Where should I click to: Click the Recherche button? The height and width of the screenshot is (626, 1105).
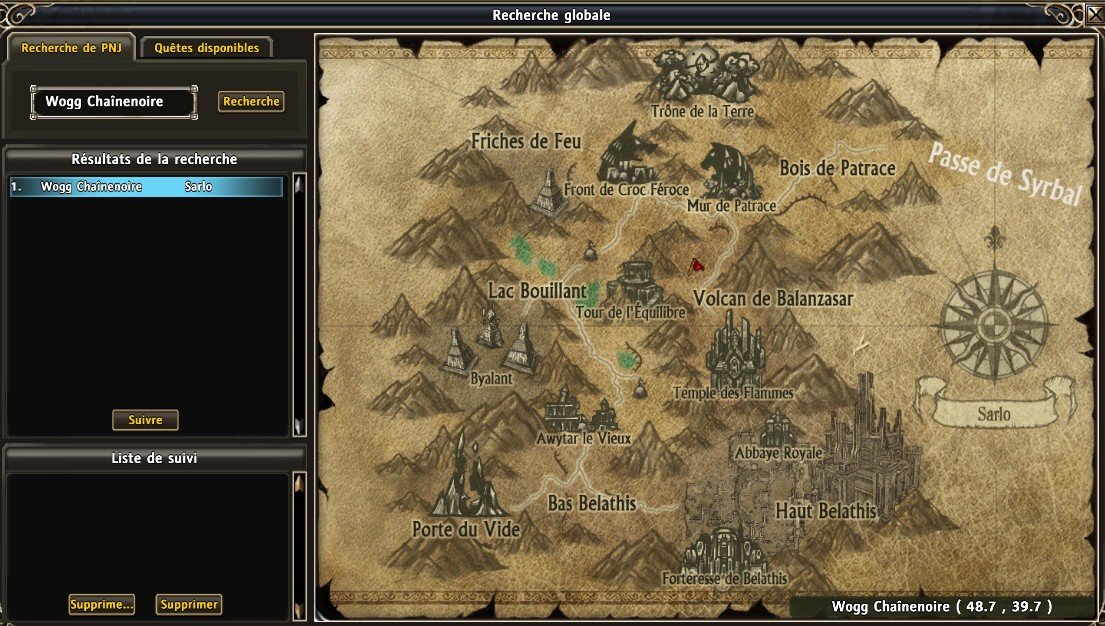(251, 102)
